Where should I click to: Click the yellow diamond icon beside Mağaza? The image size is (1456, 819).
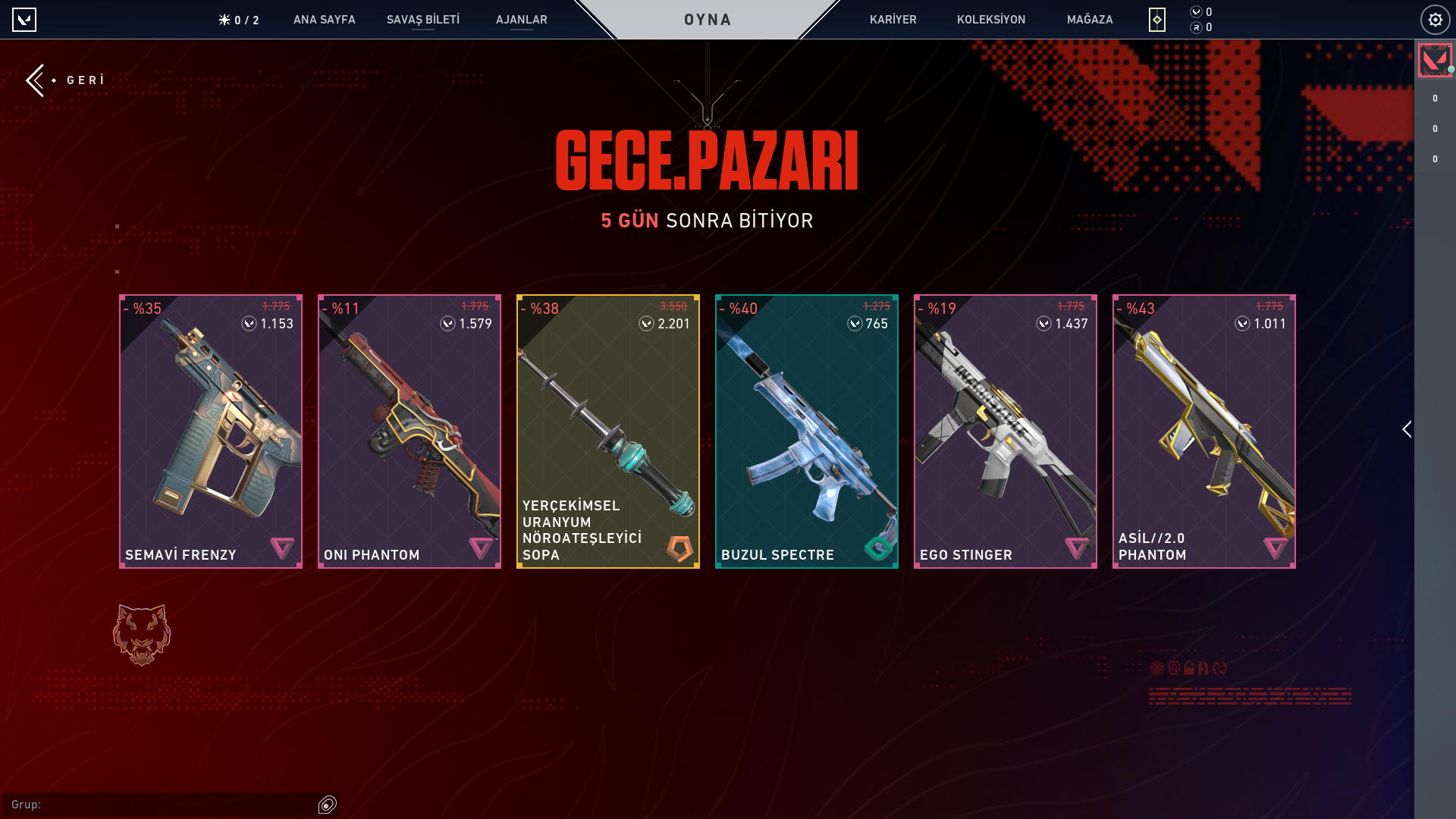coord(1156,20)
